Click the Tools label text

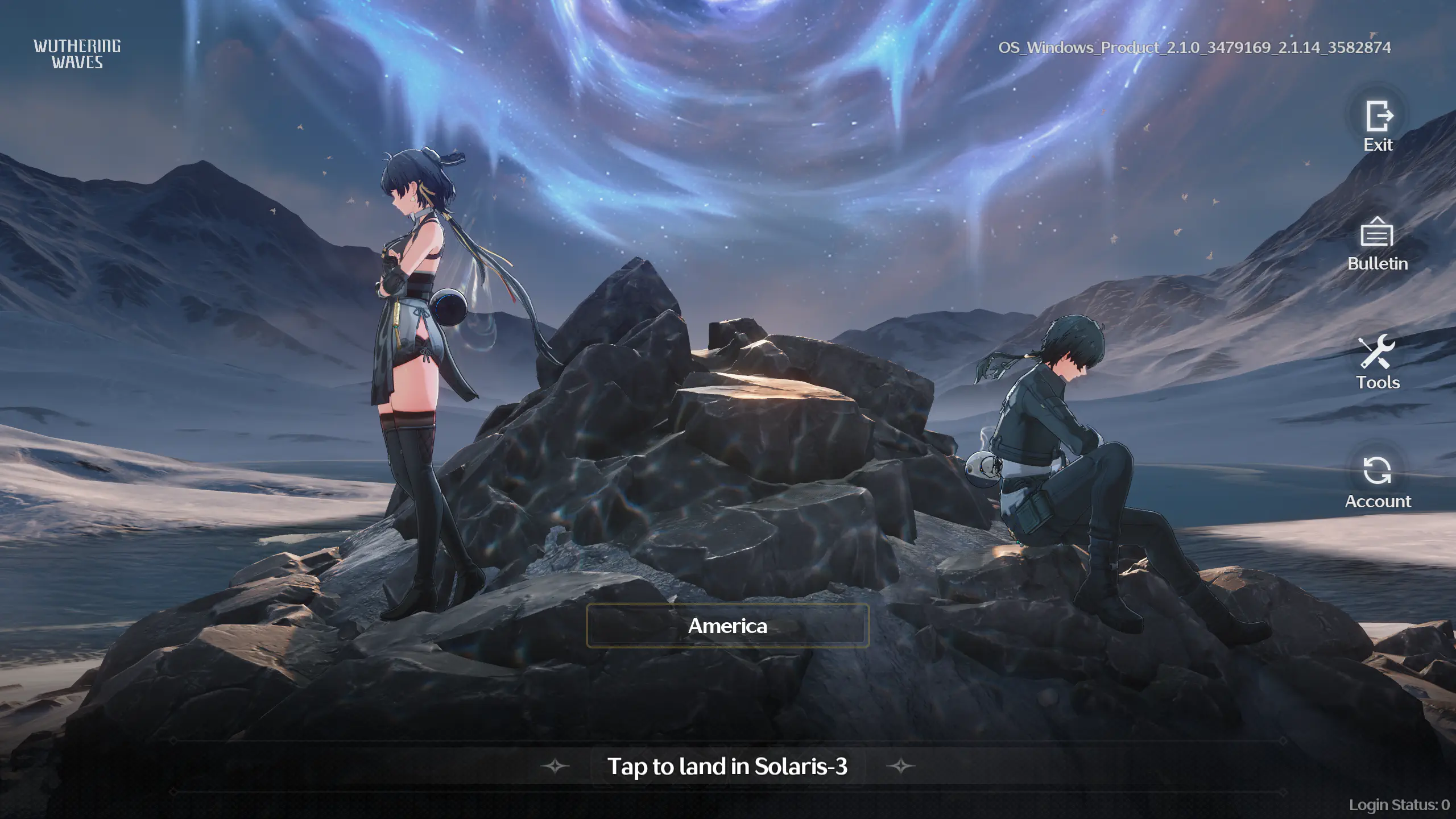pyautogui.click(x=1378, y=383)
